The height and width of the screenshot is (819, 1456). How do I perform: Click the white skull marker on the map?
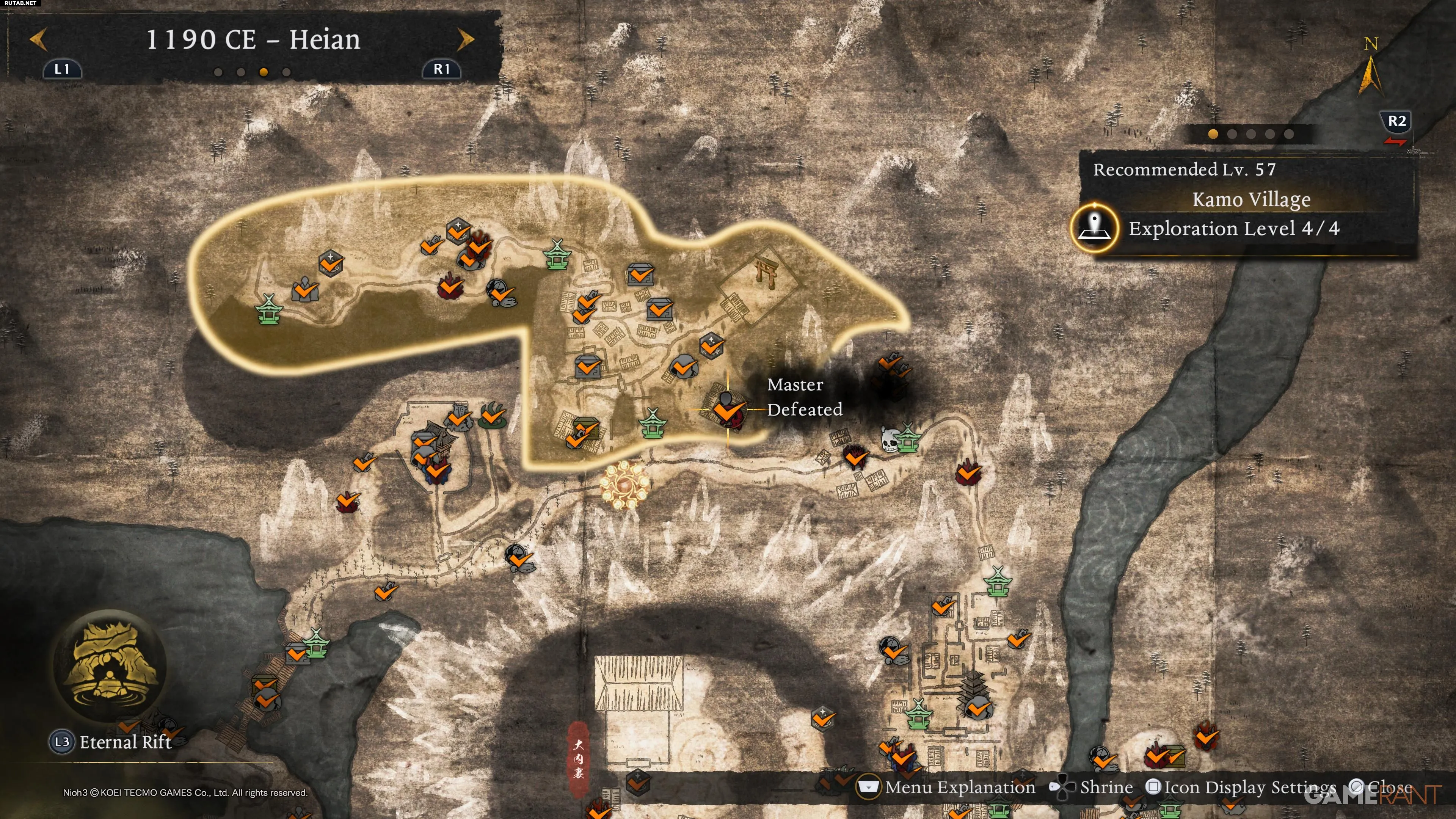pos(890,439)
